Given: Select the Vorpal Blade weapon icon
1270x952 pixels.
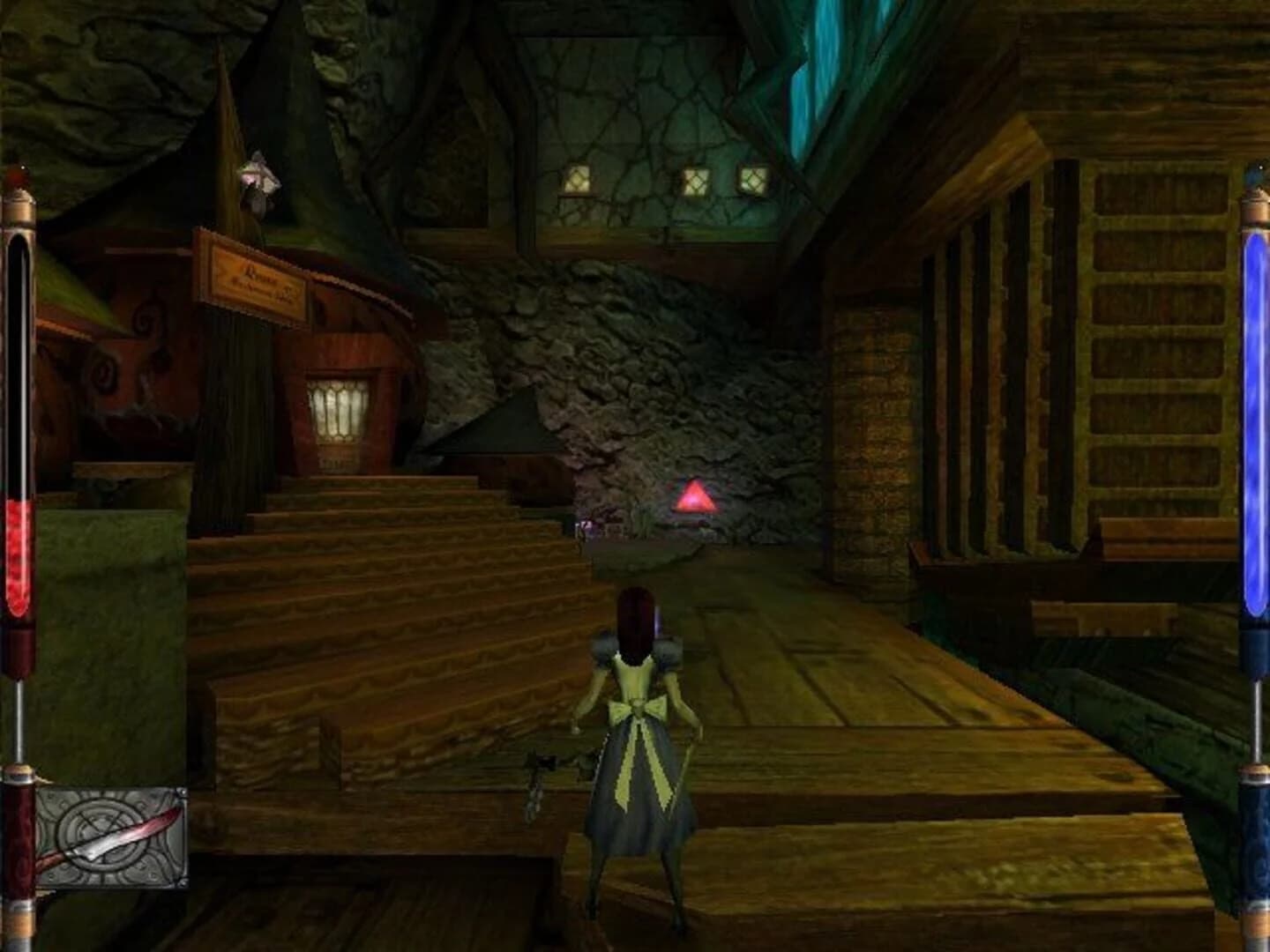Looking at the screenshot, I should click(106, 833).
